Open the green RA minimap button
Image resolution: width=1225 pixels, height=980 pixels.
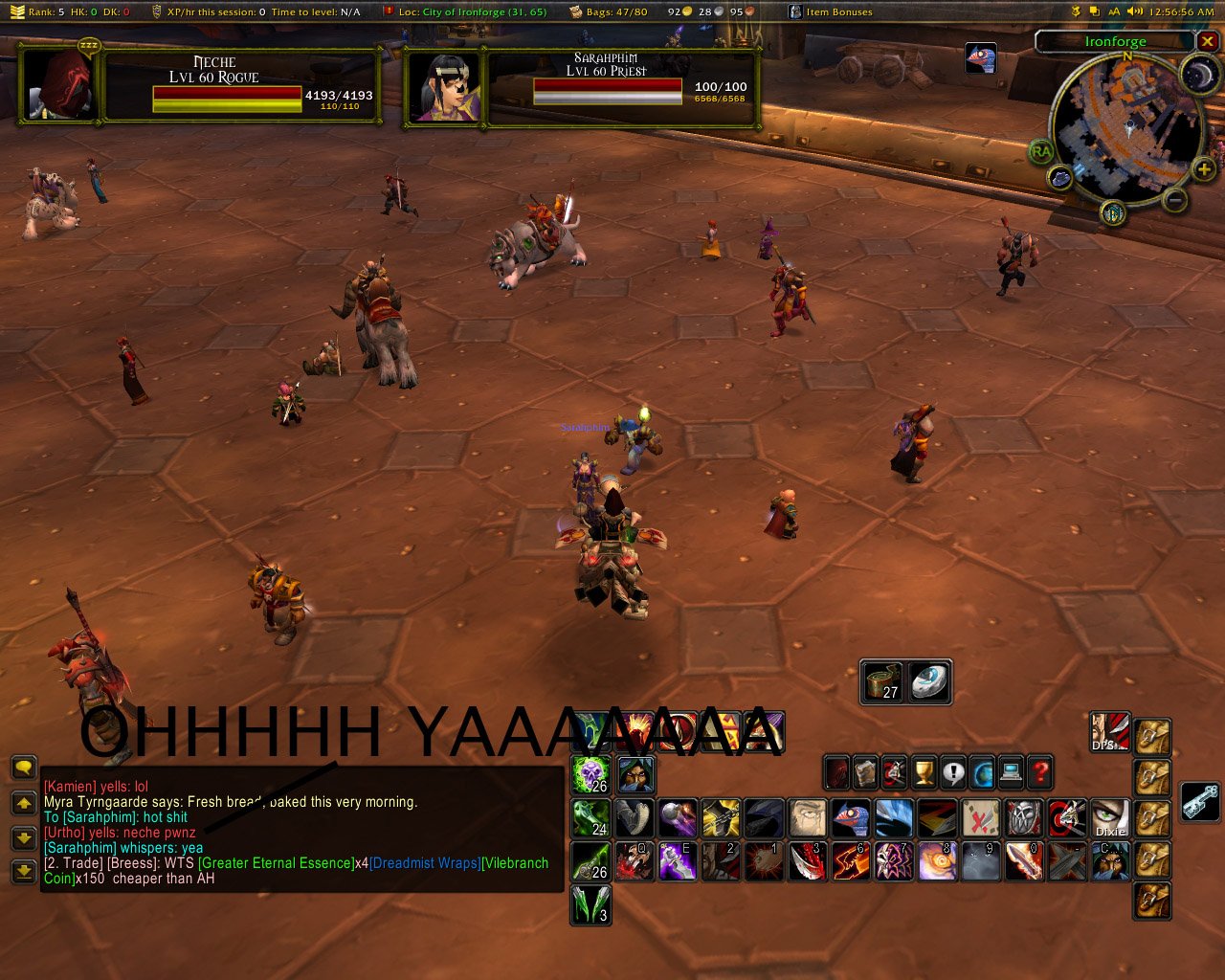[1041, 151]
